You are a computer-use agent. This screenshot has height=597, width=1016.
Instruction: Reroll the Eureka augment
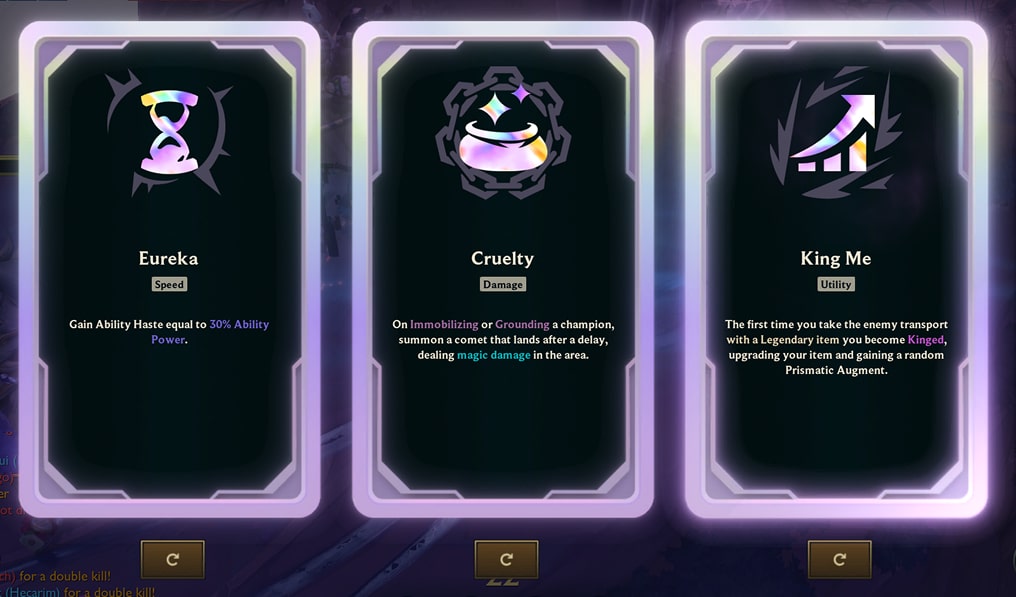172,560
